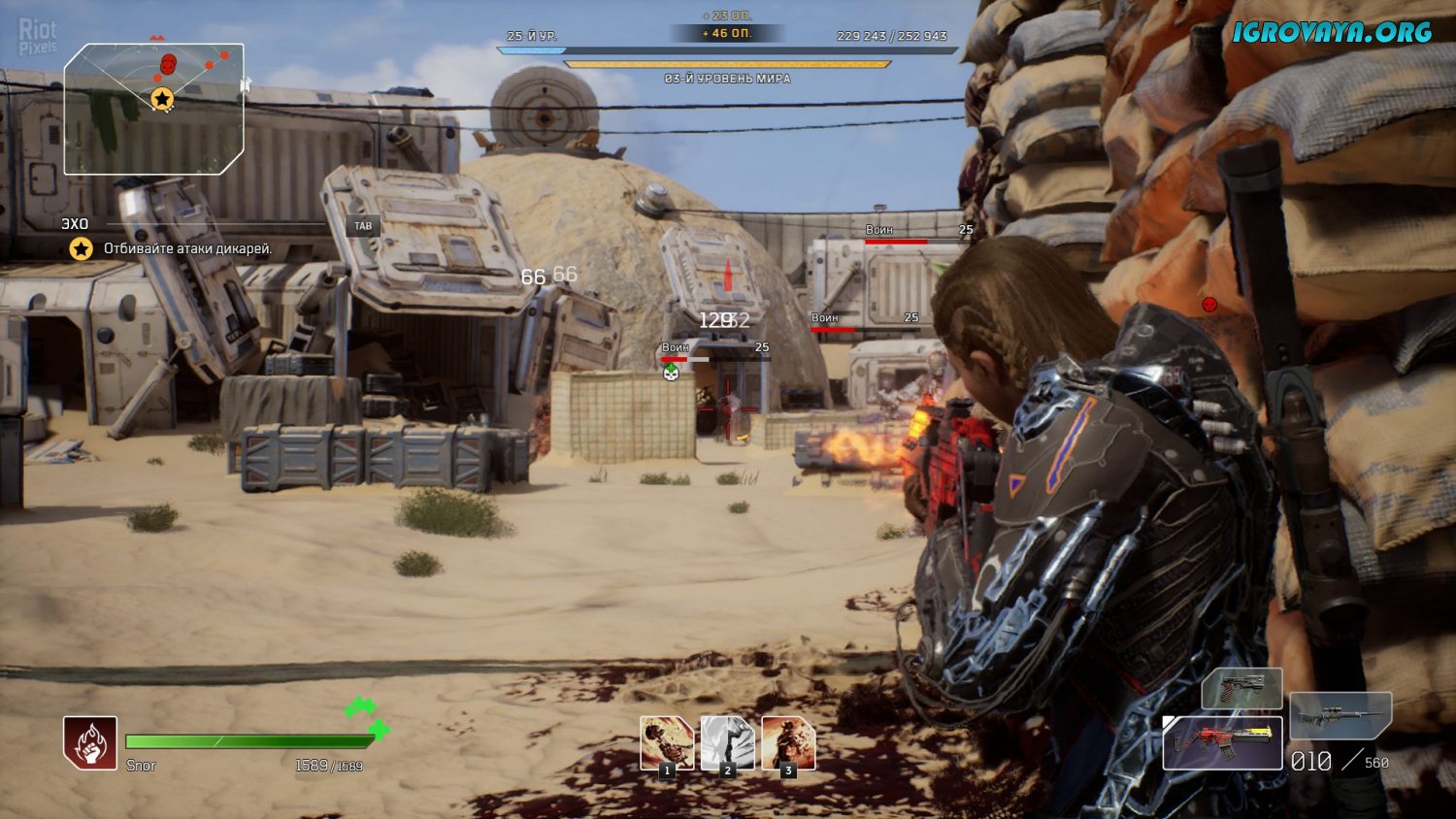Switch to the pistol sidearm slot
1456x819 pixels.
[1241, 689]
